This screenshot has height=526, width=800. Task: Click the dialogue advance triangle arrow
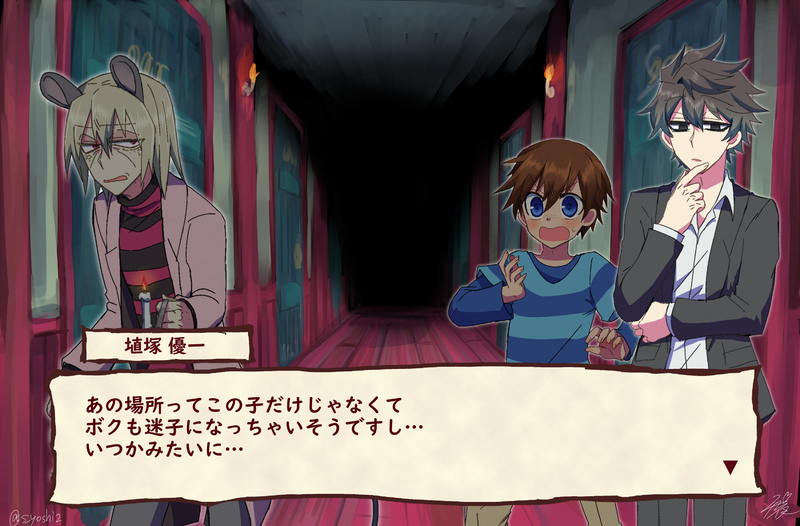pos(729,465)
